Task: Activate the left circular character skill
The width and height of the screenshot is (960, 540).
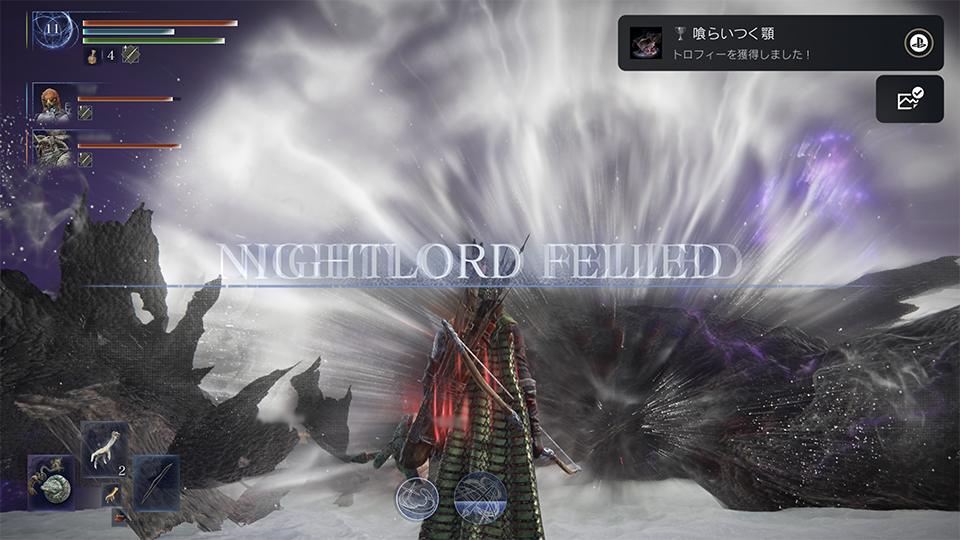Action: tap(416, 498)
